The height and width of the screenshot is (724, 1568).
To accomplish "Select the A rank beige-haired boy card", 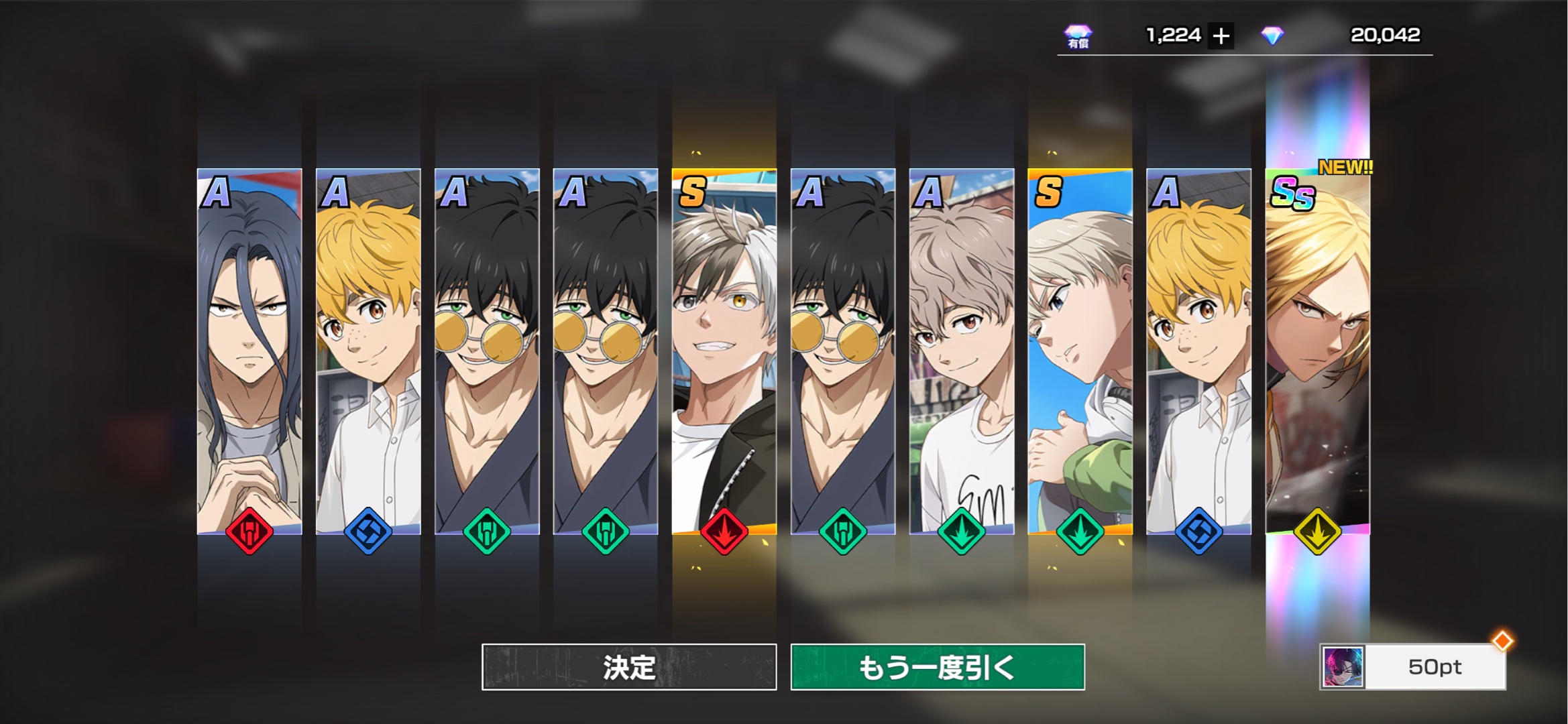I will [961, 352].
